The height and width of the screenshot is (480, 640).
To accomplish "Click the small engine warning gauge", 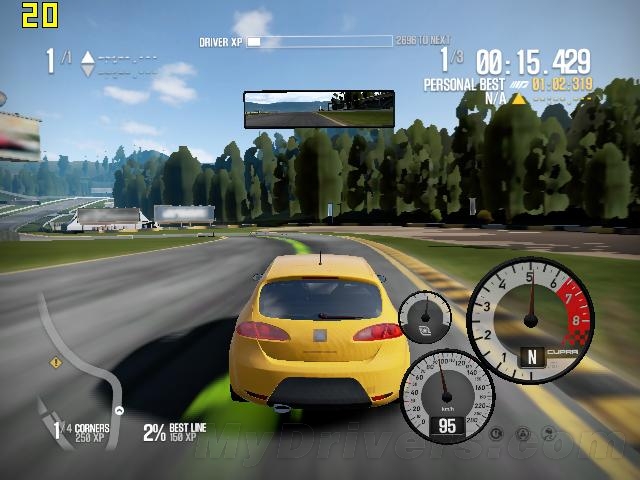I will tap(424, 318).
